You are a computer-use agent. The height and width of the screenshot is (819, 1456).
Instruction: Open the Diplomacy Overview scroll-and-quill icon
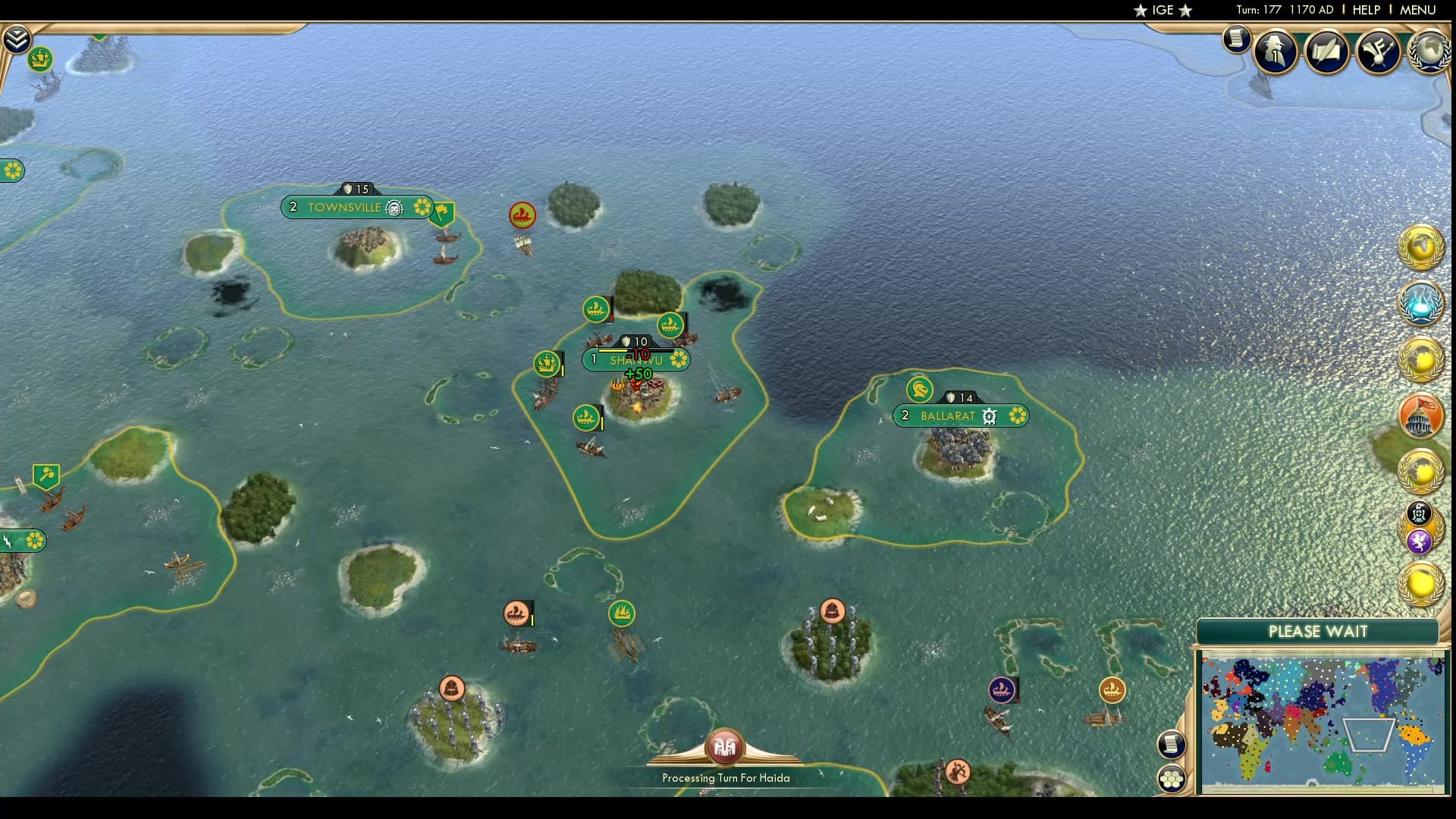tap(1327, 52)
